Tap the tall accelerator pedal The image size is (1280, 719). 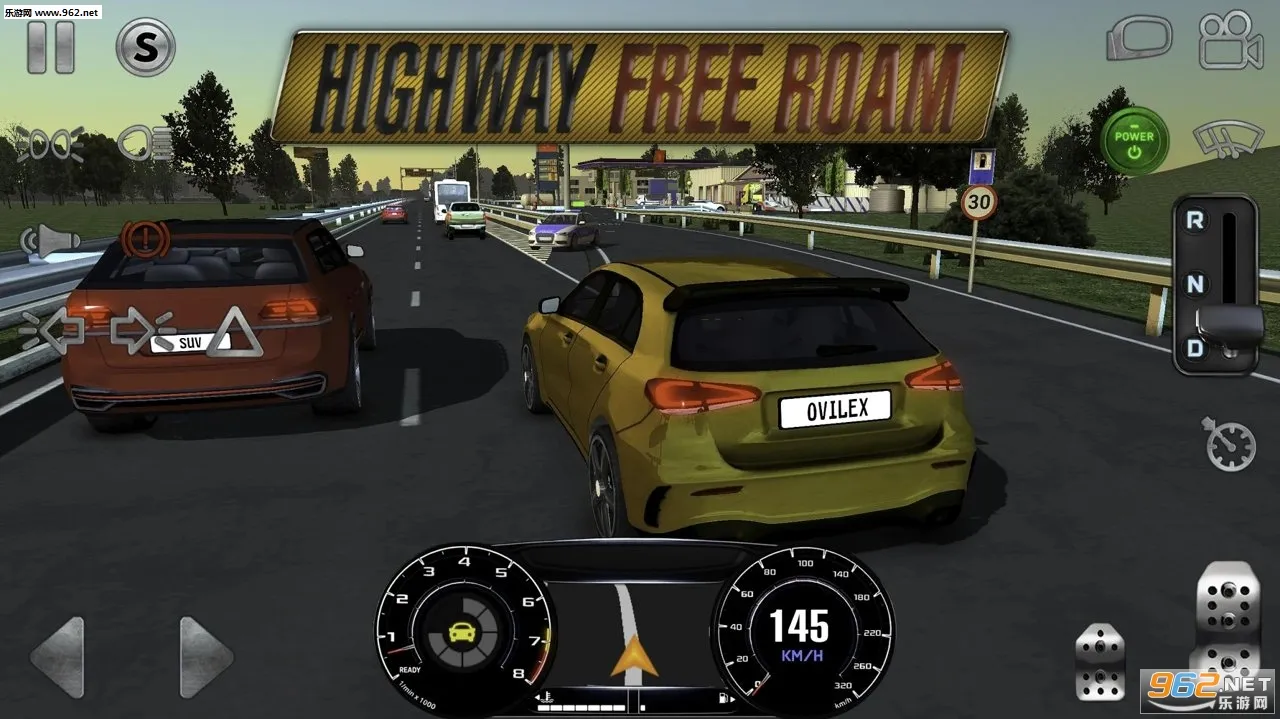click(x=1227, y=625)
